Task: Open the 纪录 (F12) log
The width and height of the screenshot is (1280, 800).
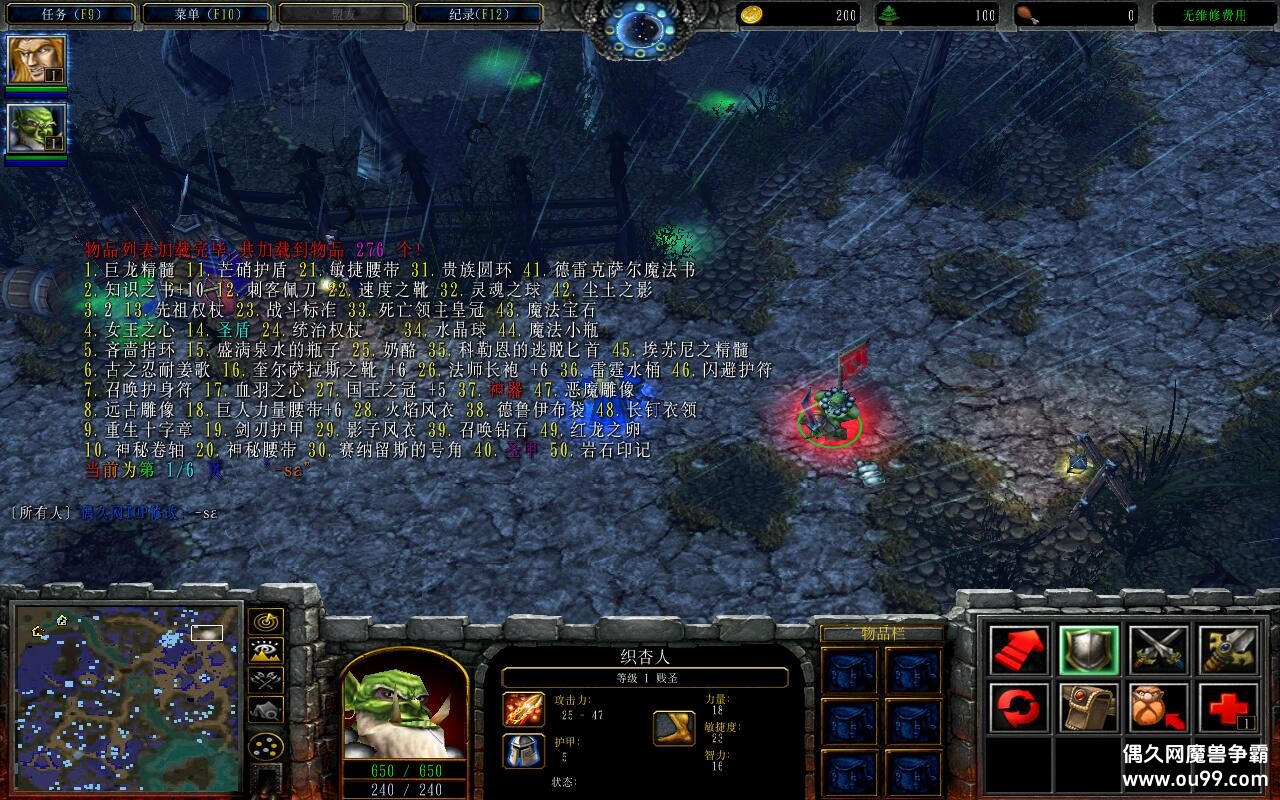Action: tap(477, 14)
